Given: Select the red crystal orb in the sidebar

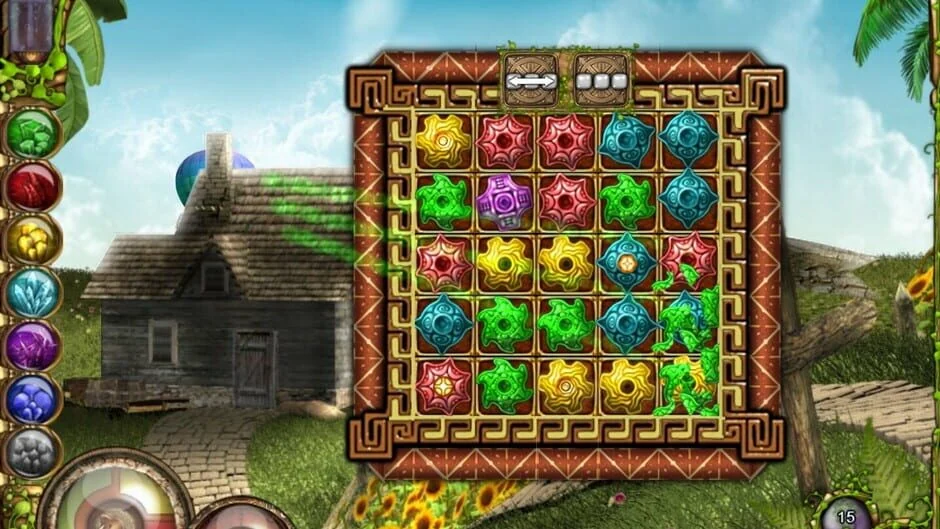Looking at the screenshot, I should tap(32, 187).
